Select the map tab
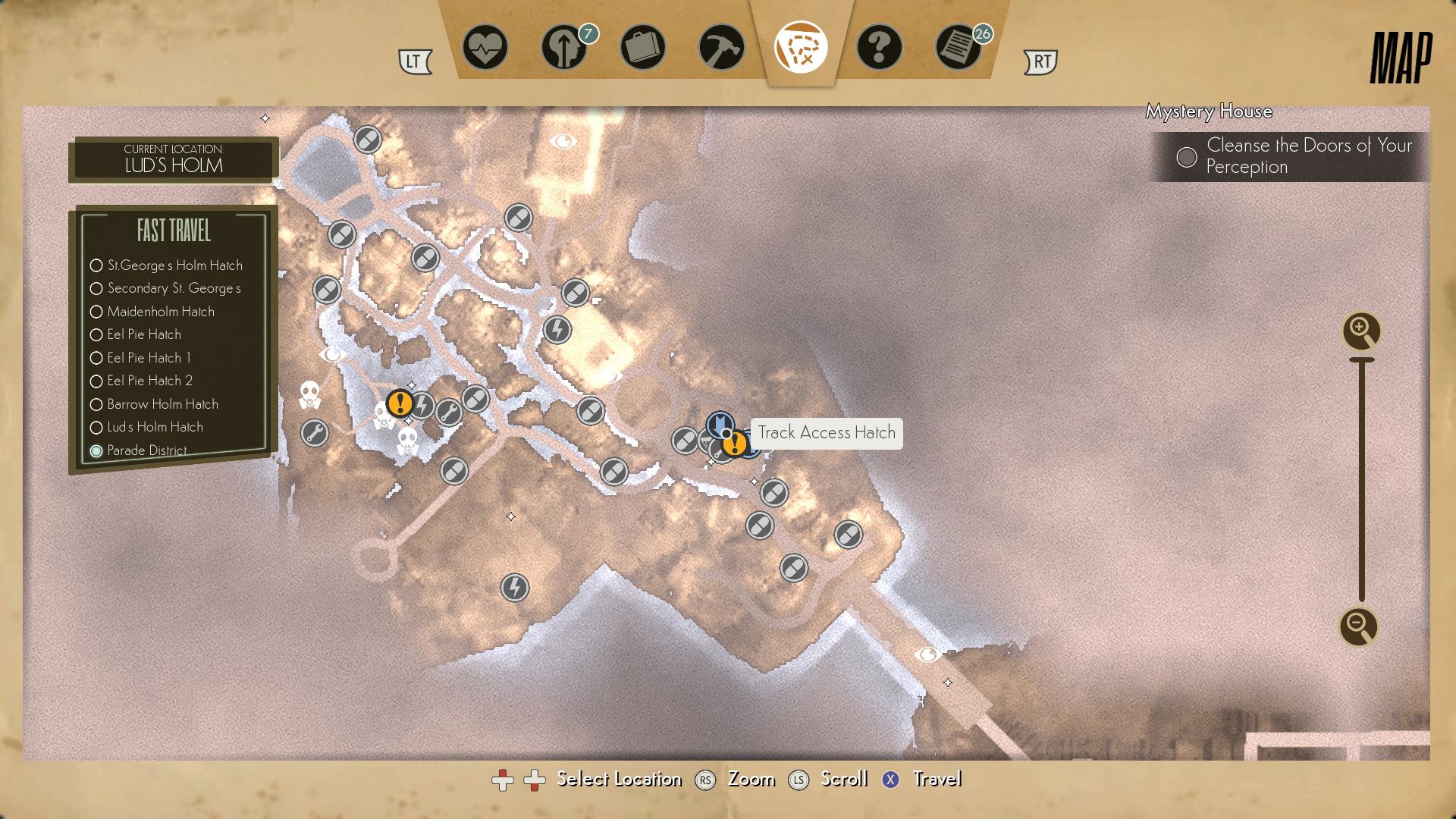Screen dimensions: 1456x819 click(800, 48)
